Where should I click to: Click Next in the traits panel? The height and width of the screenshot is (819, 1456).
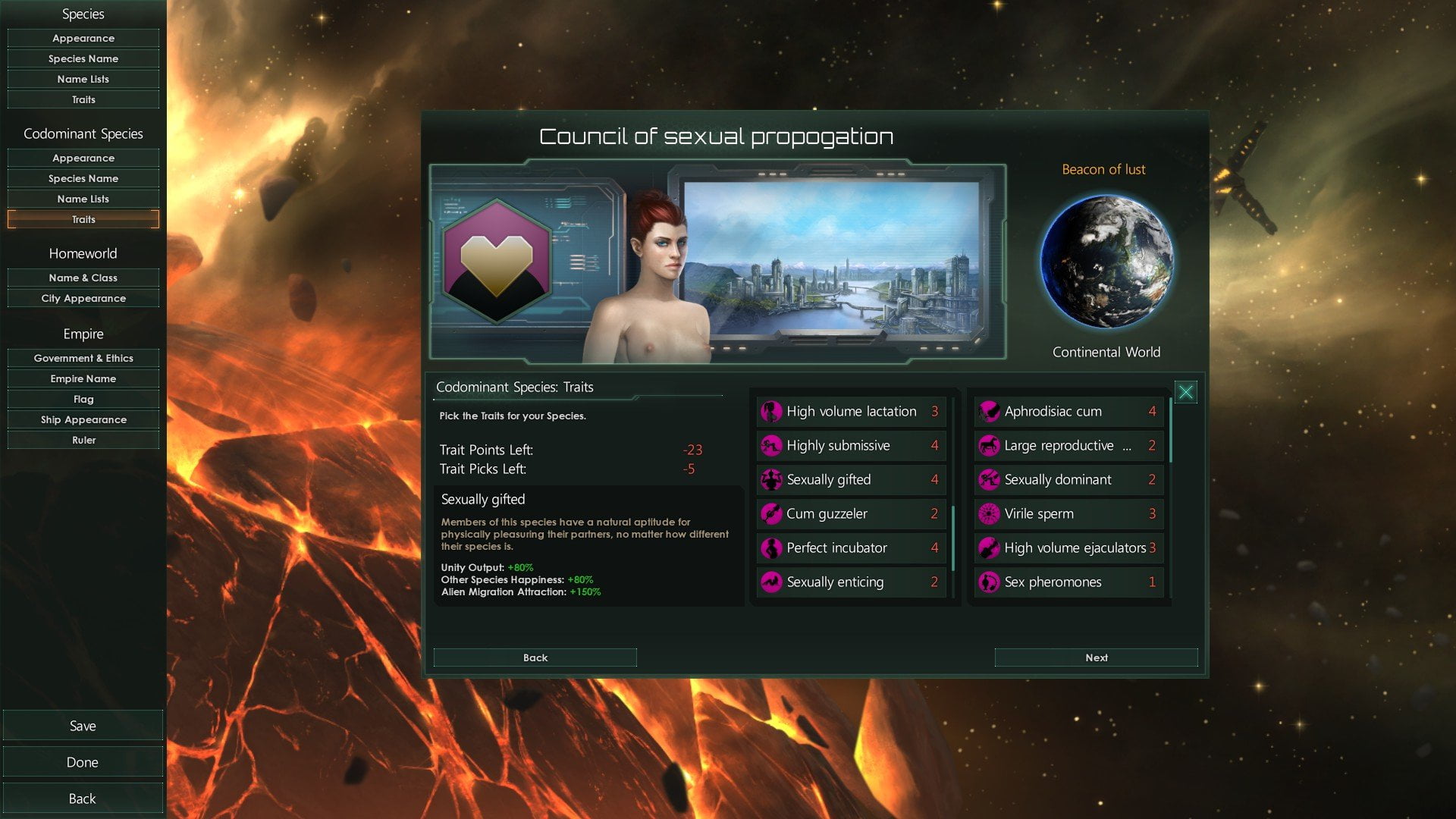1096,657
